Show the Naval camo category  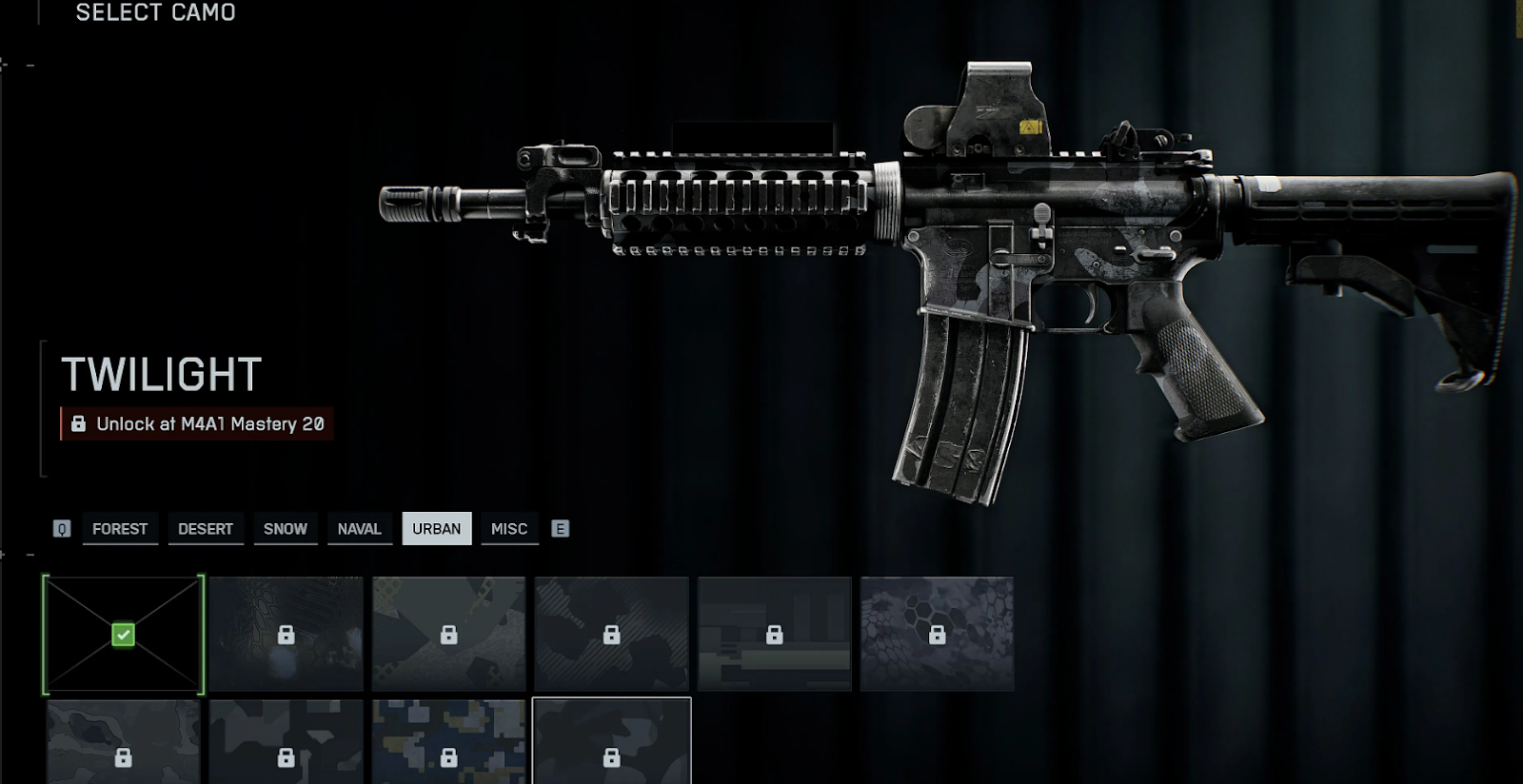coord(359,529)
